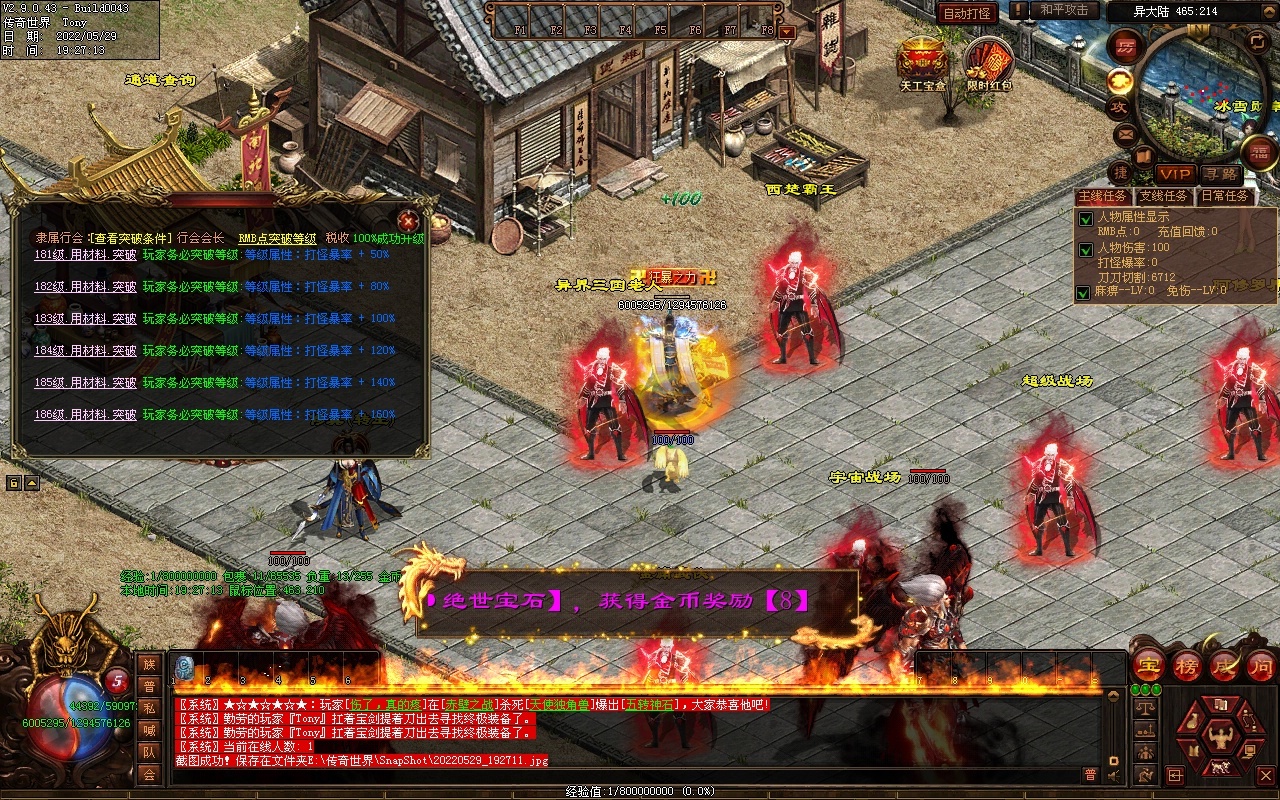
Task: Open the 天工宝盒 treasure box
Action: pos(921,63)
